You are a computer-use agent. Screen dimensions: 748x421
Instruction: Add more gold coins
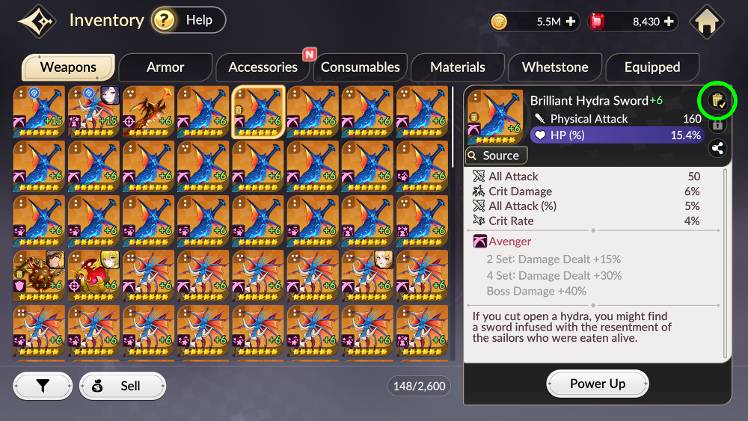(x=570, y=20)
